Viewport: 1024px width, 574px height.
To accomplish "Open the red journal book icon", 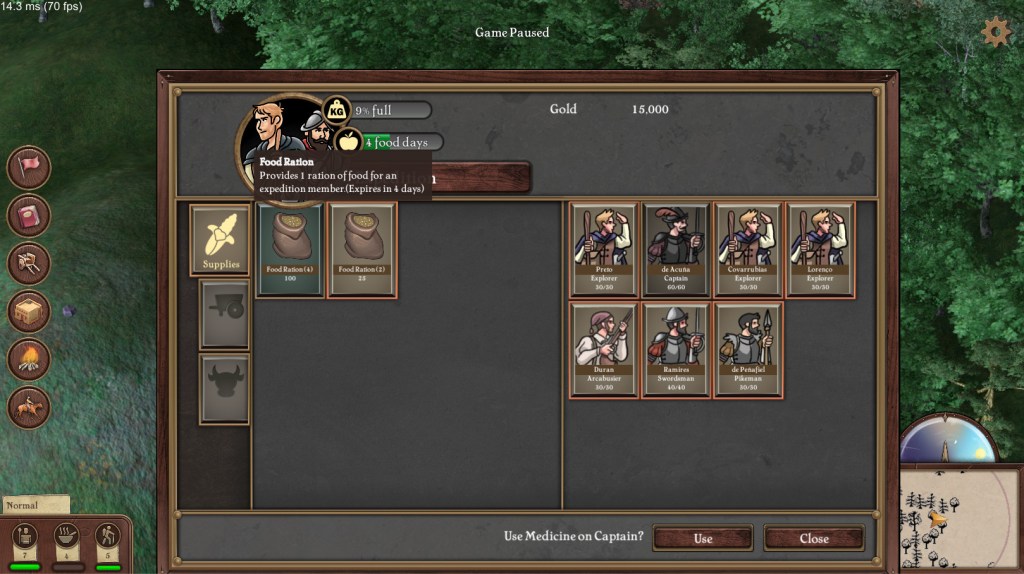I will [x=29, y=215].
